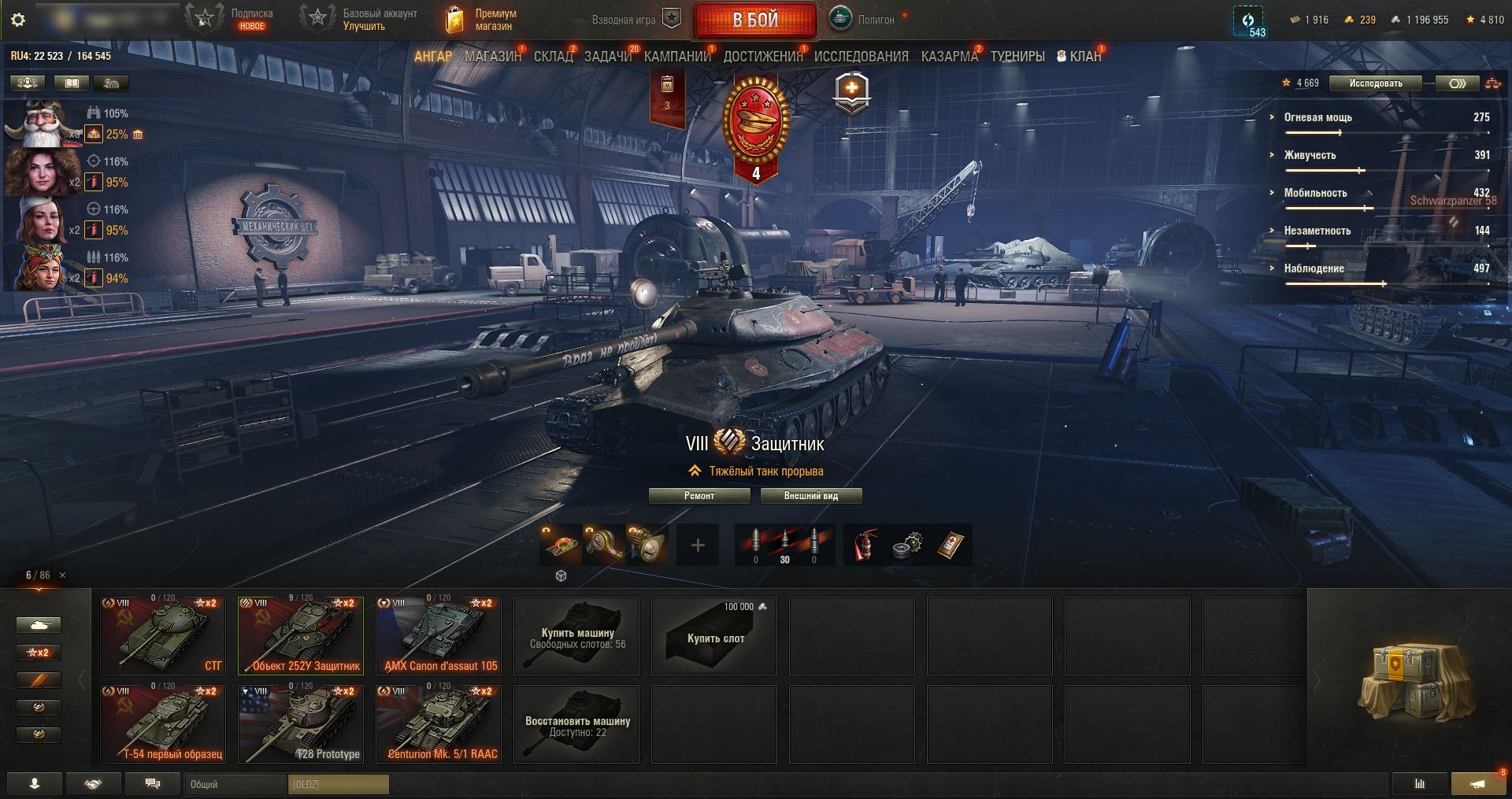Click the Ремонт button
The image size is (1512, 799).
point(699,496)
